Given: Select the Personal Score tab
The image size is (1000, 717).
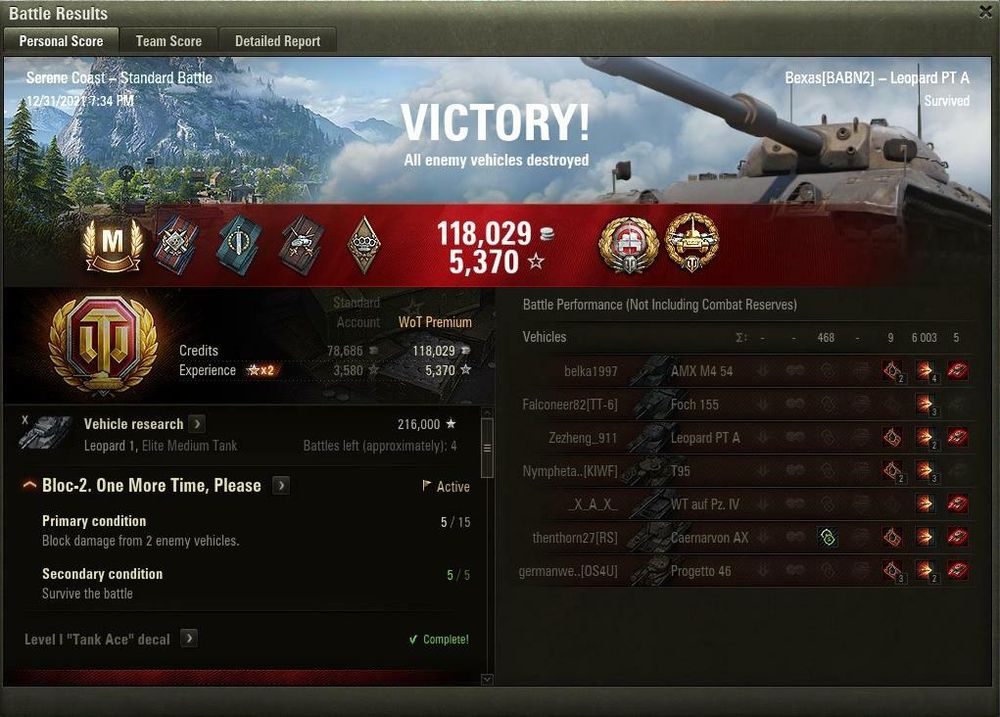Looking at the screenshot, I should point(60,41).
